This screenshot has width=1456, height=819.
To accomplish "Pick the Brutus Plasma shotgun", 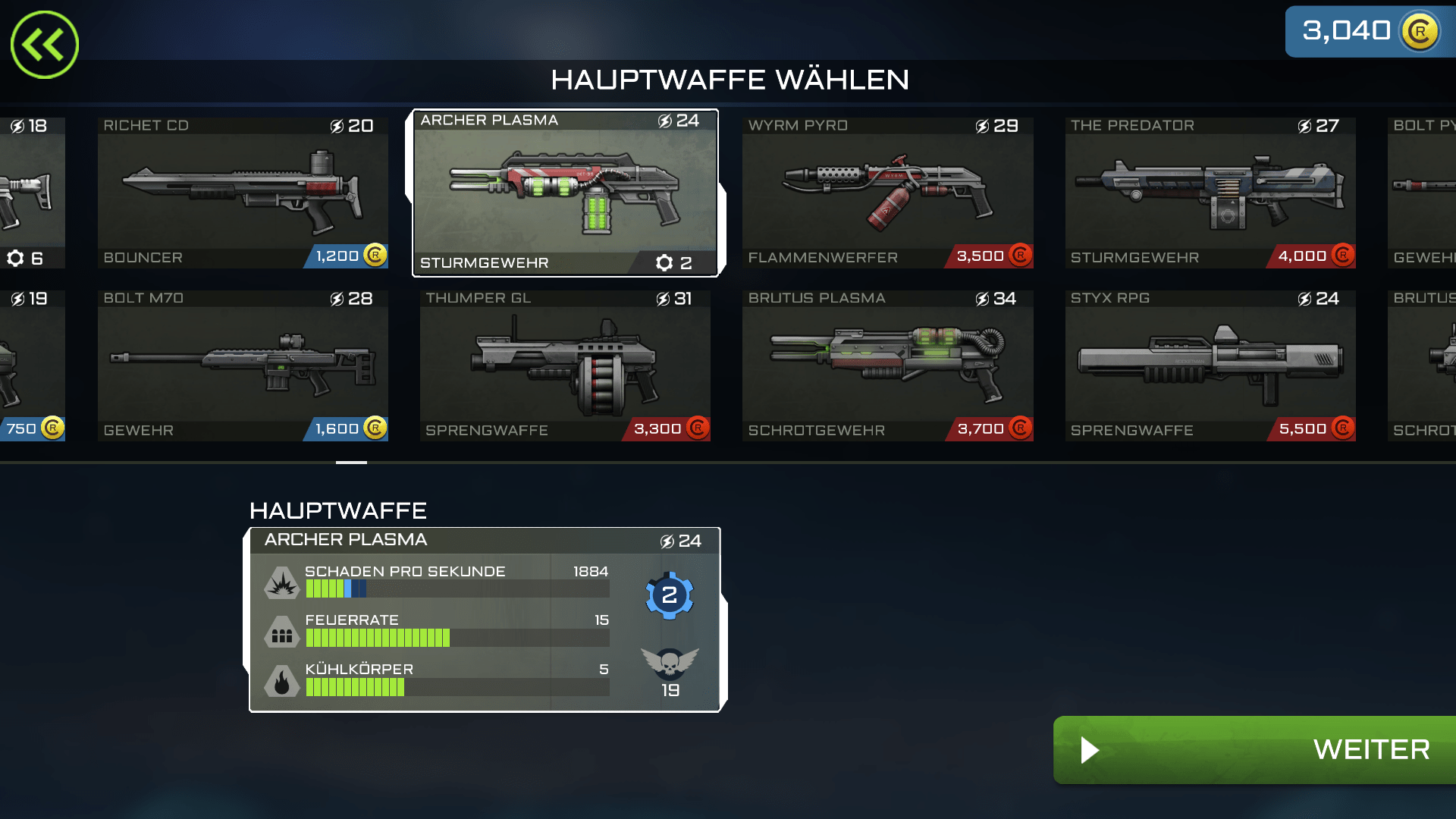I will (887, 366).
